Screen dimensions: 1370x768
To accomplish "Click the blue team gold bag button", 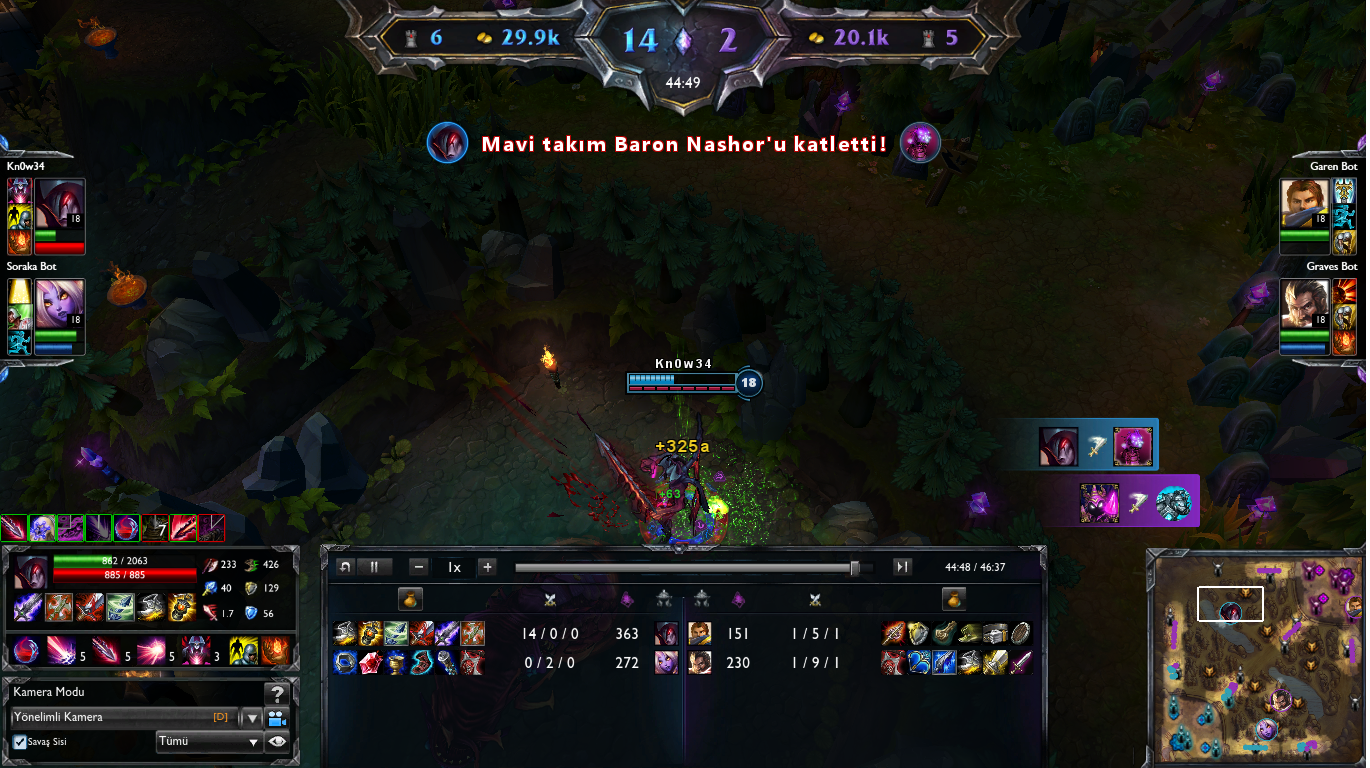I will click(x=410, y=599).
